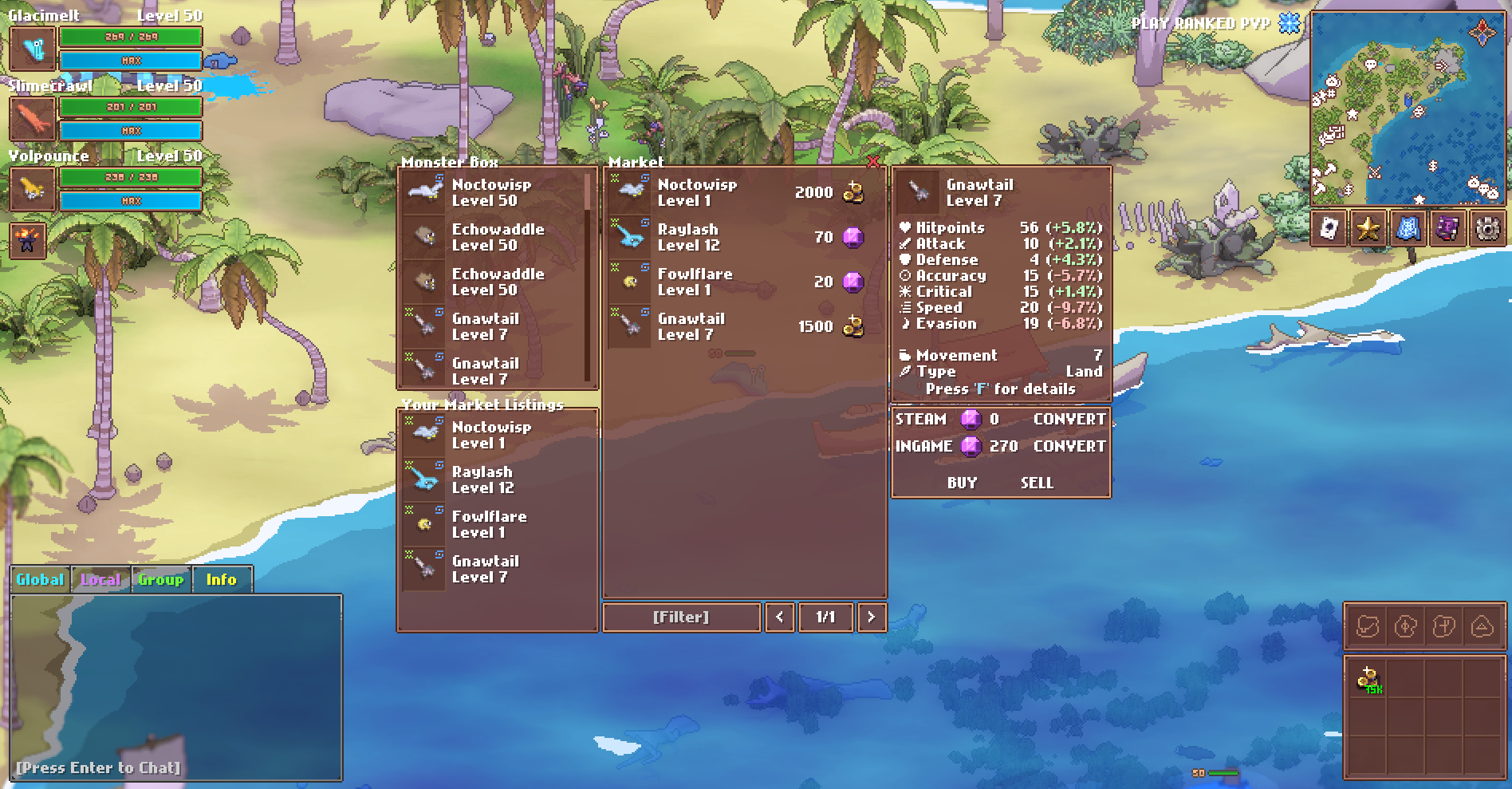The height and width of the screenshot is (789, 1512).
Task: Select Glacimelt's monster portrait
Action: pyautogui.click(x=33, y=49)
